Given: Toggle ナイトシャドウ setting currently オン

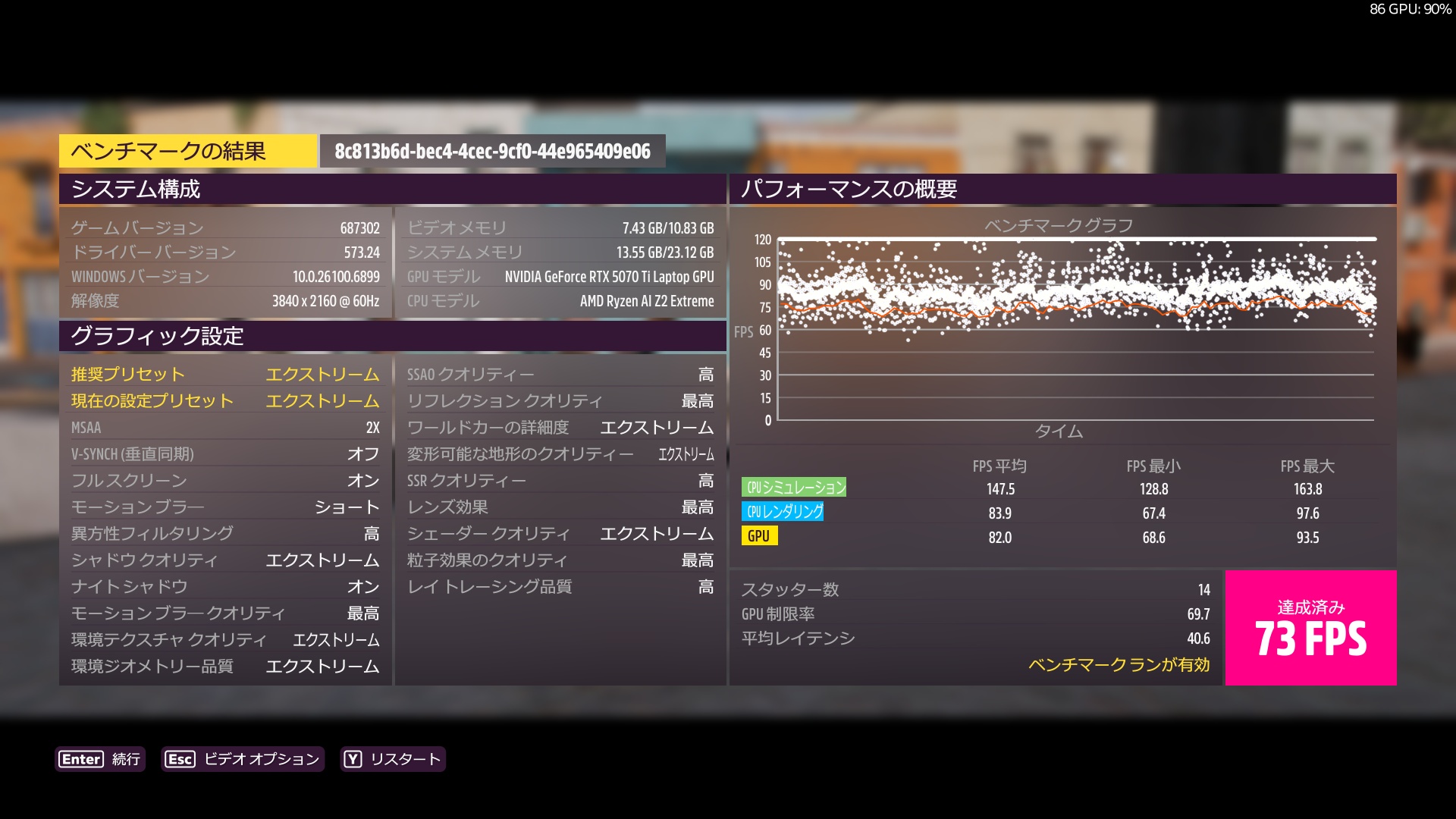Looking at the screenshot, I should tap(224, 586).
